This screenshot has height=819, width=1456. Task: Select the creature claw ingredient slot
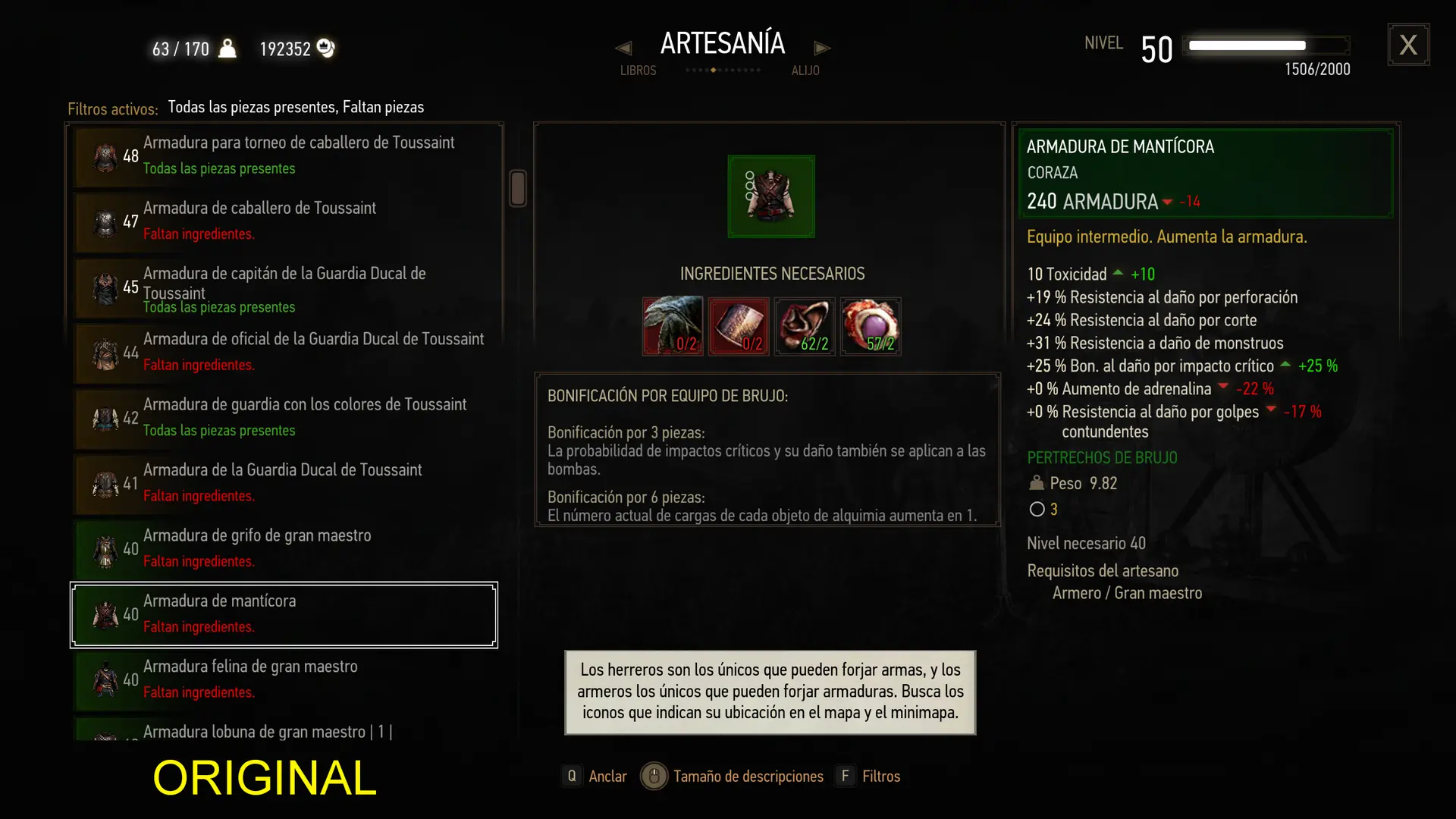[673, 326]
